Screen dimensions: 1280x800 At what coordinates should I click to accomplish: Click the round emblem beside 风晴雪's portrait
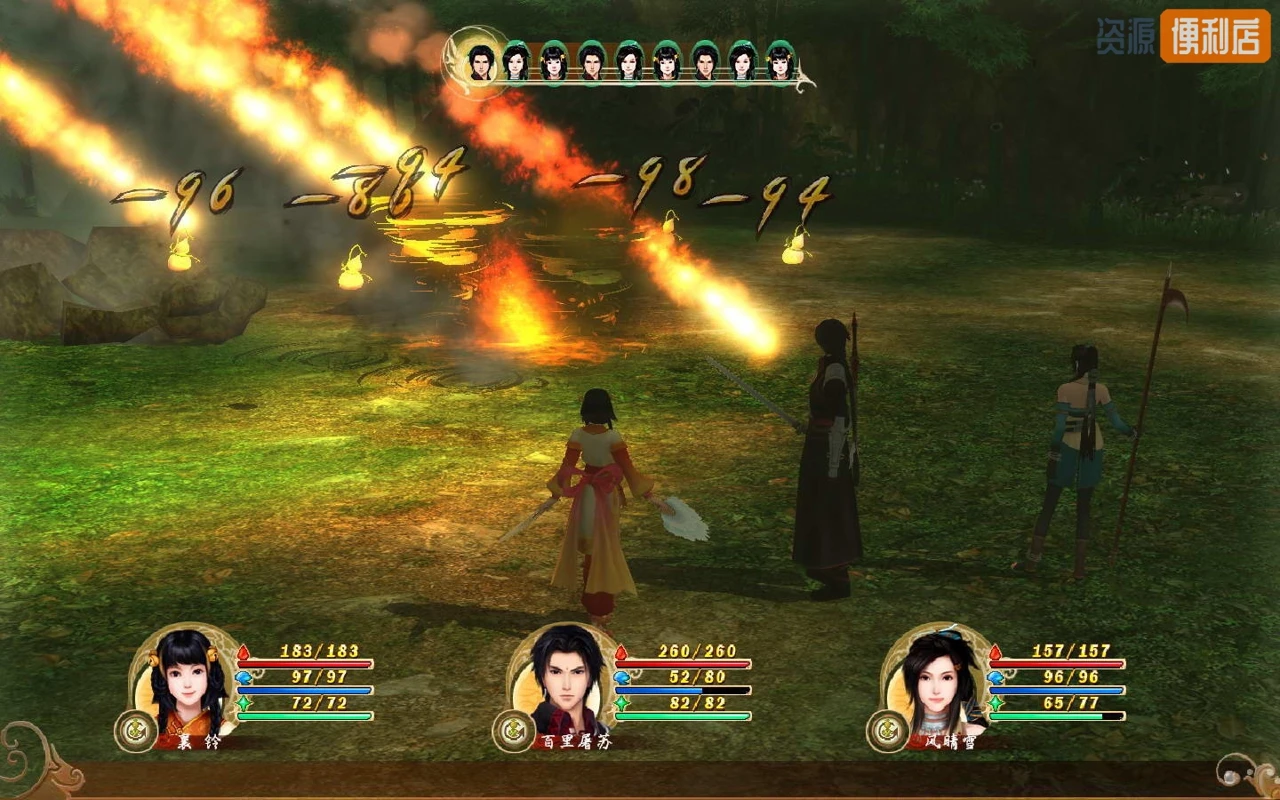[x=887, y=731]
